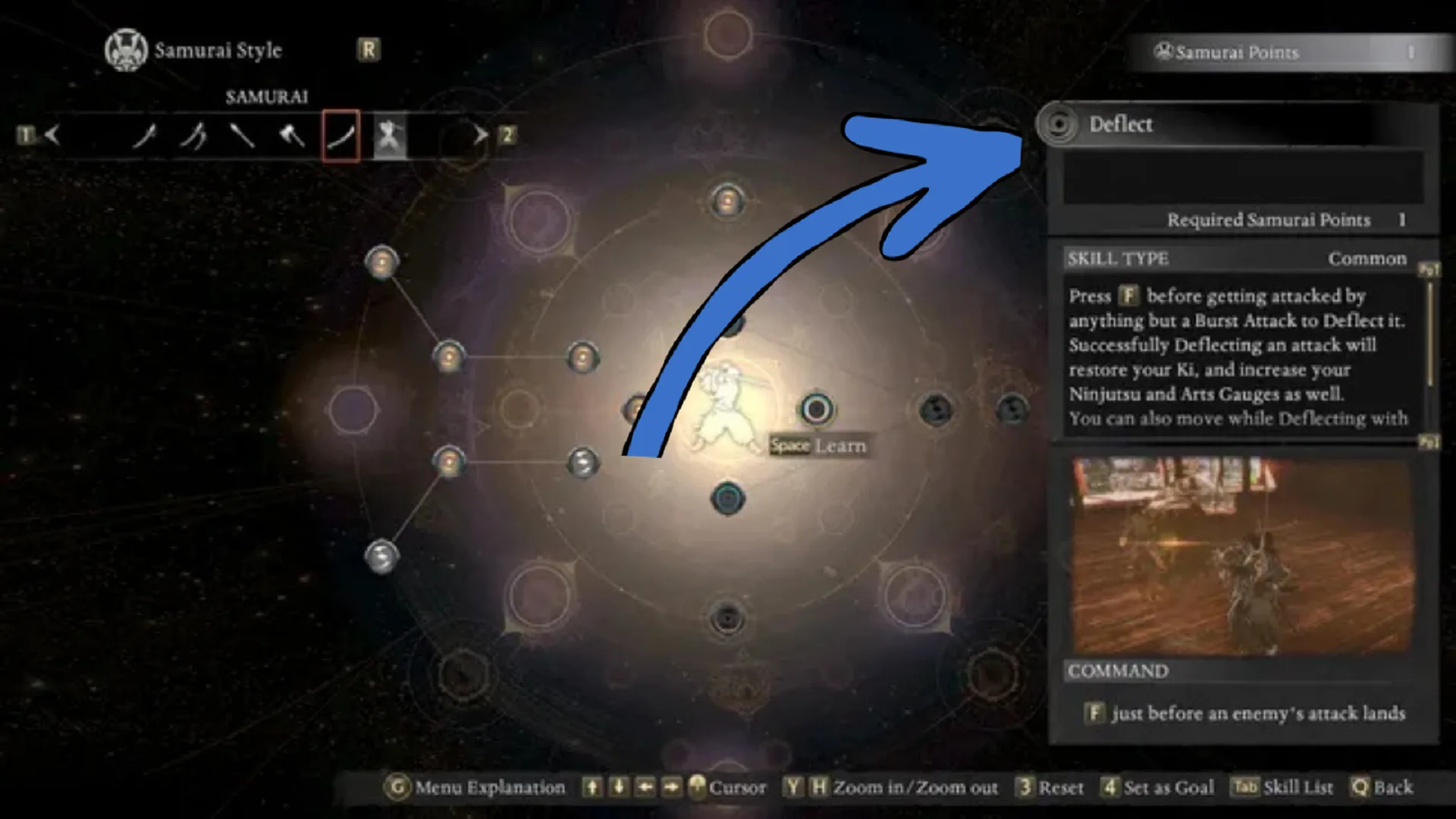Click the Samurai Style crest icon
1456x819 pixels.
coord(126,50)
